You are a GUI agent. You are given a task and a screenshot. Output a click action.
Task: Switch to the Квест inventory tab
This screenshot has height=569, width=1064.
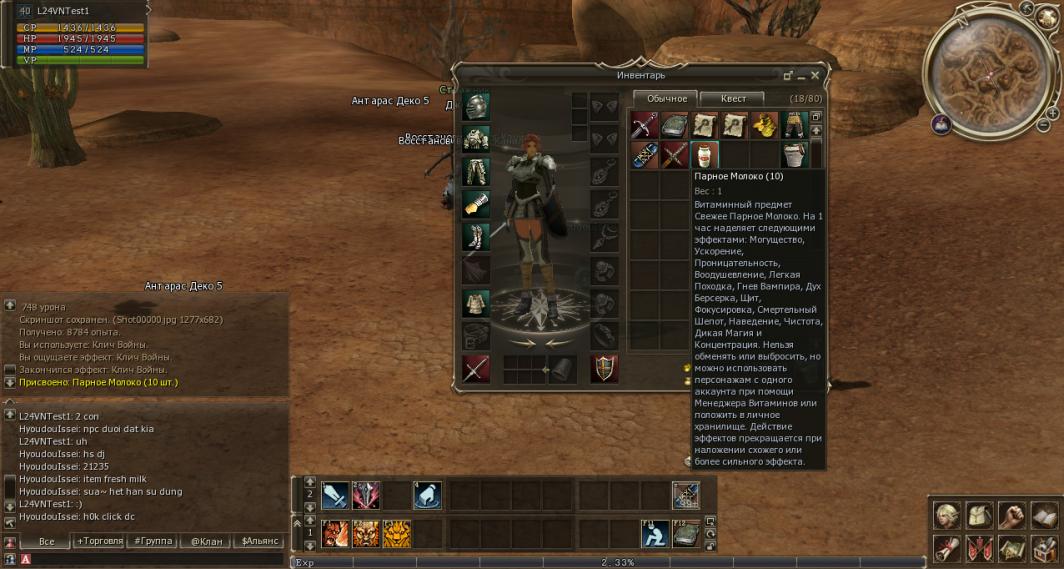coord(731,98)
